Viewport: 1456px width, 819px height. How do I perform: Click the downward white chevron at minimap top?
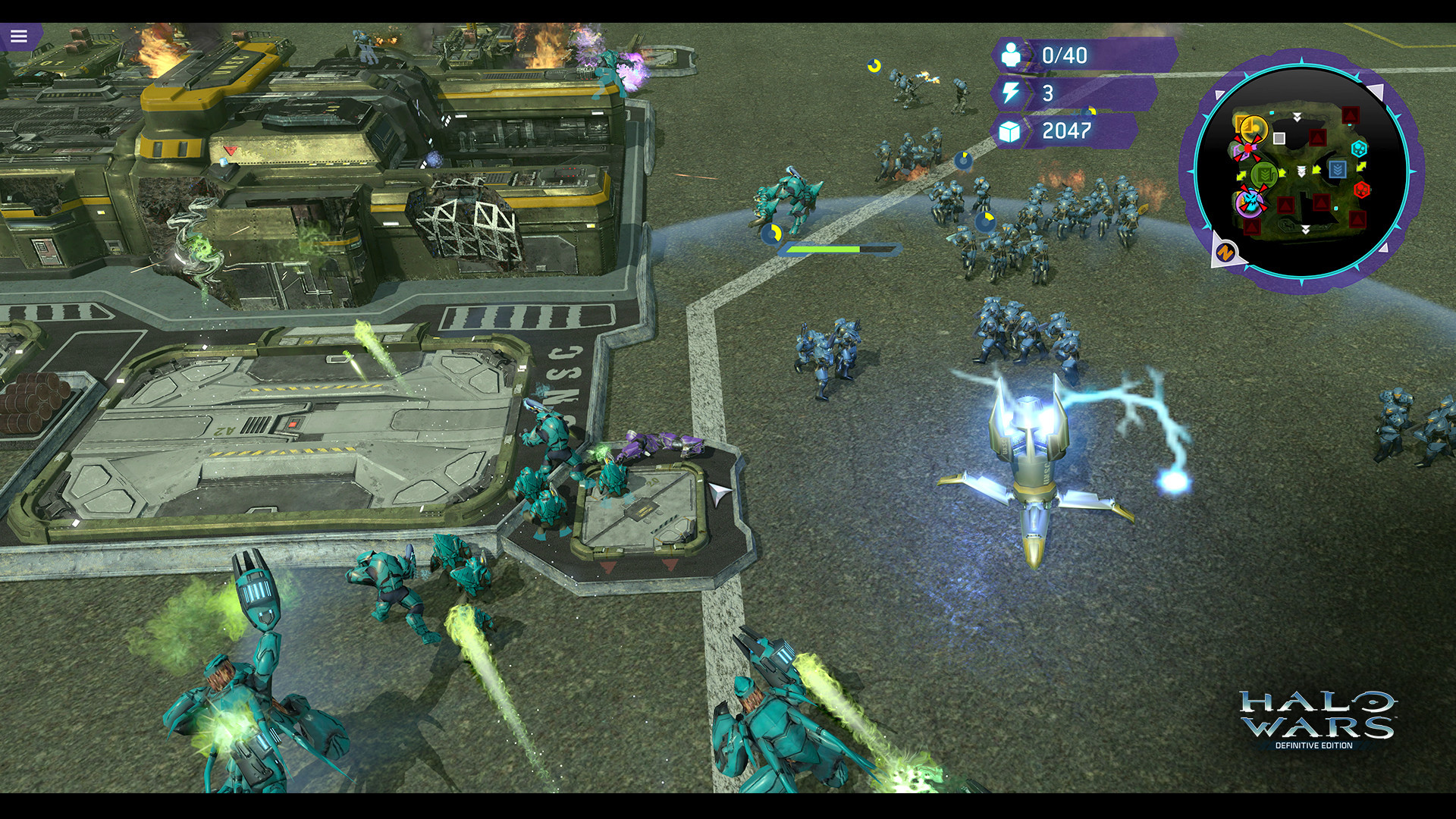coord(1298,115)
